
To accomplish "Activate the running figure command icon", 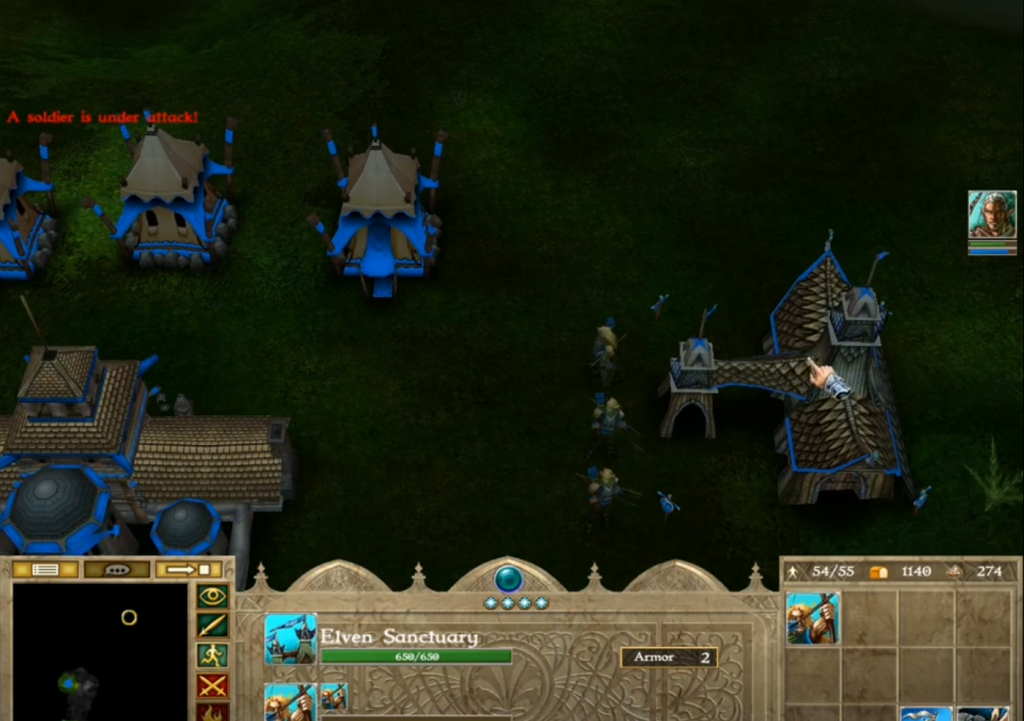I will click(x=213, y=656).
